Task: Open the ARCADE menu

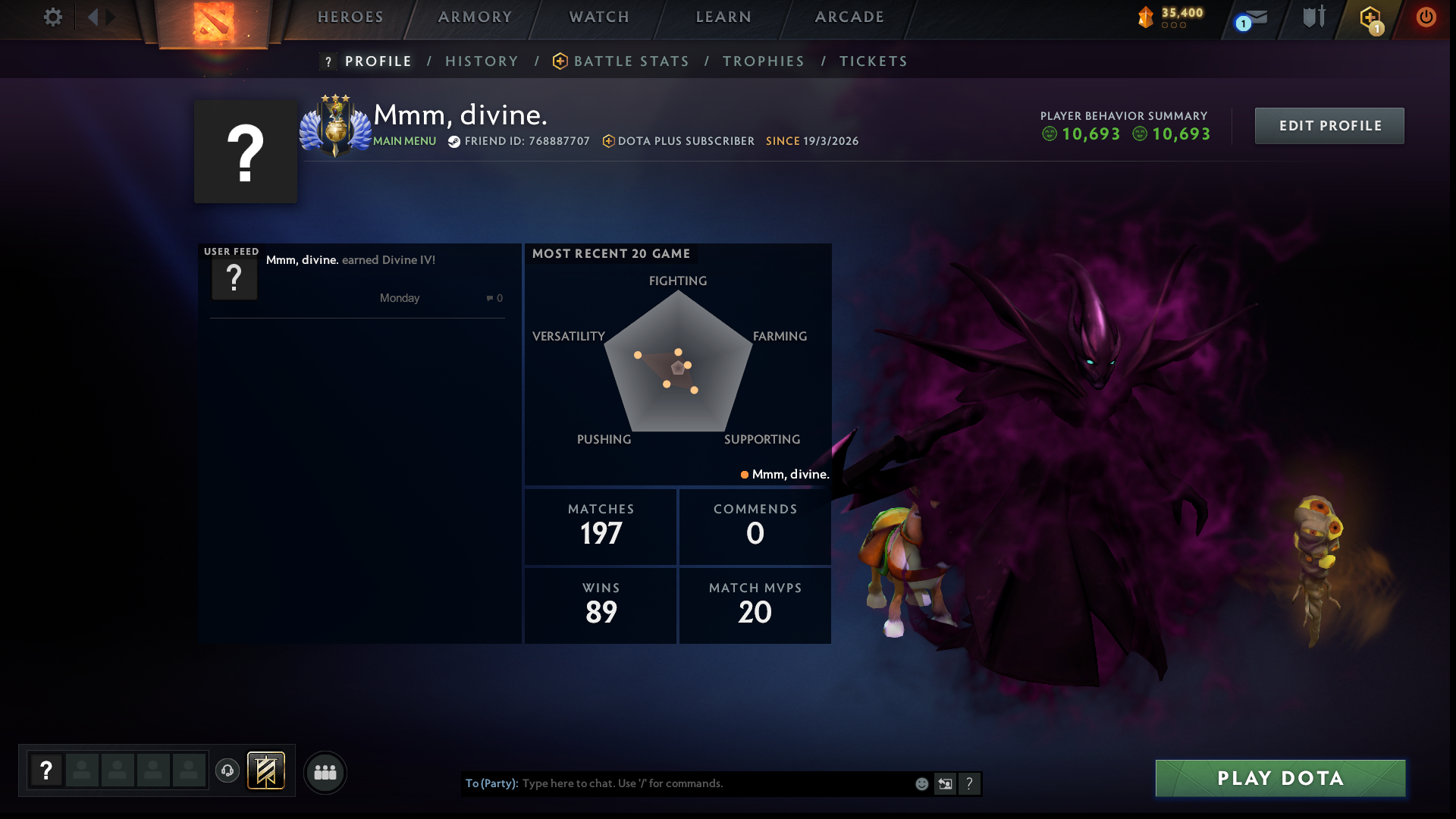Action: [x=849, y=16]
